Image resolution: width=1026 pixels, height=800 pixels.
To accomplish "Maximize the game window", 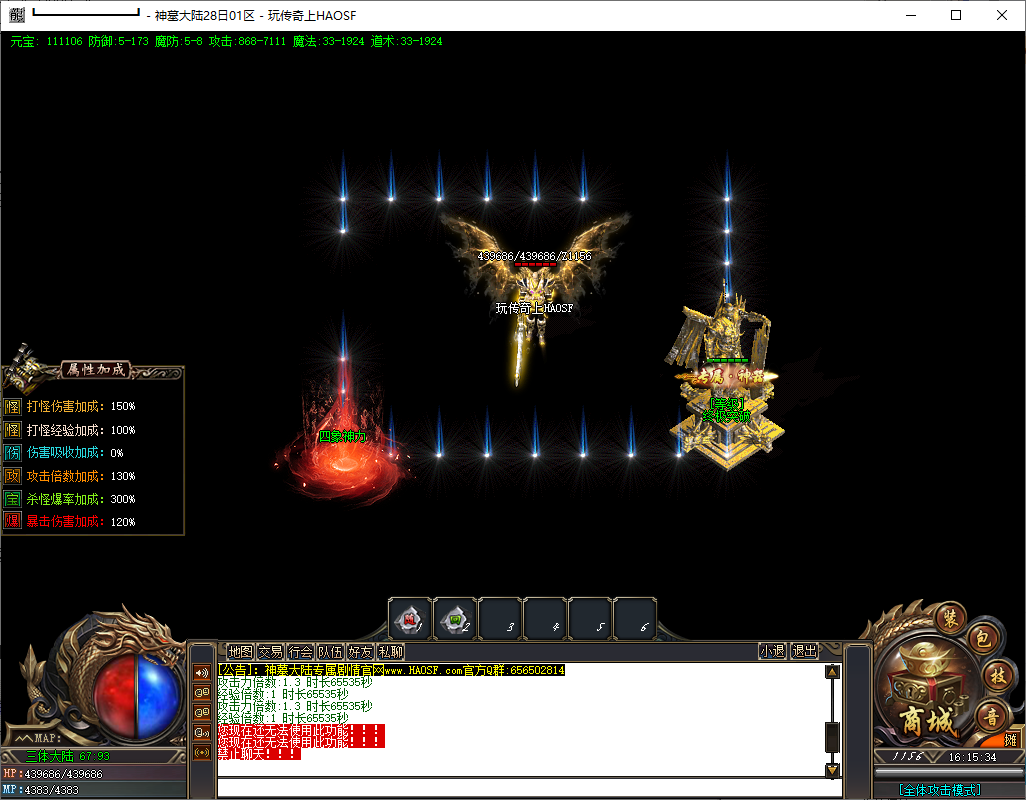I will pyautogui.click(x=956, y=15).
